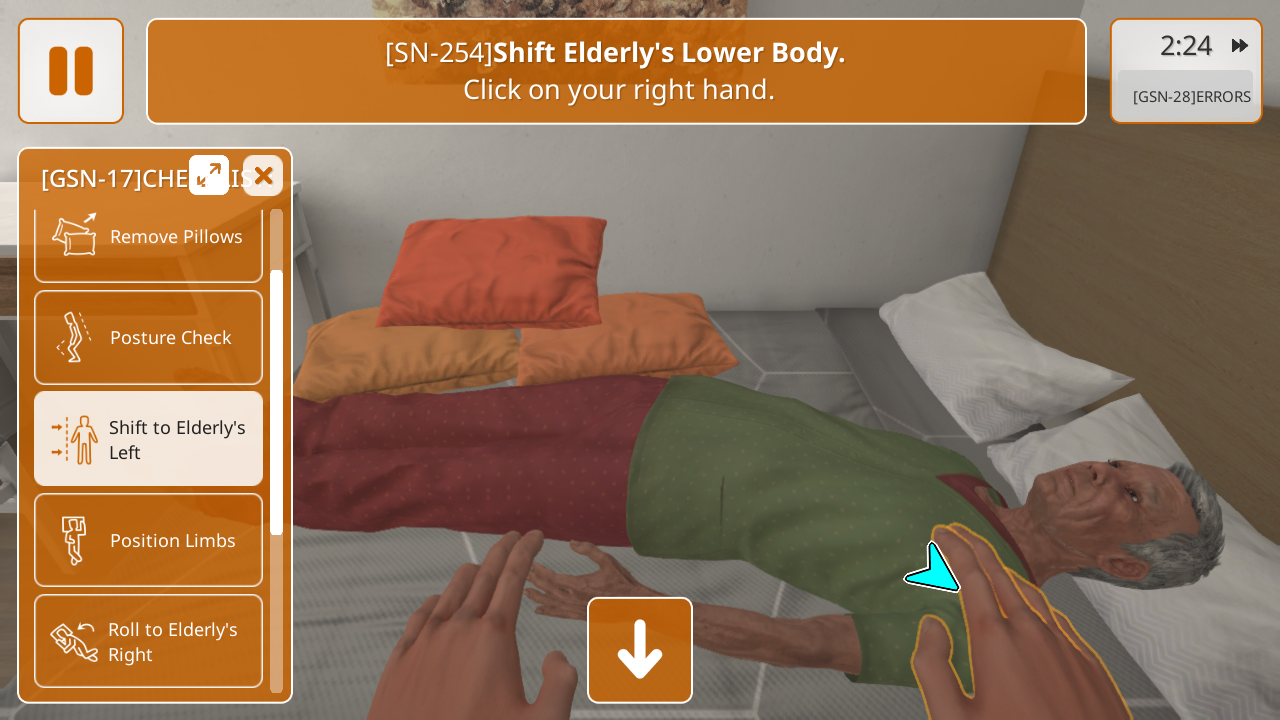Pause the simulation

71,71
